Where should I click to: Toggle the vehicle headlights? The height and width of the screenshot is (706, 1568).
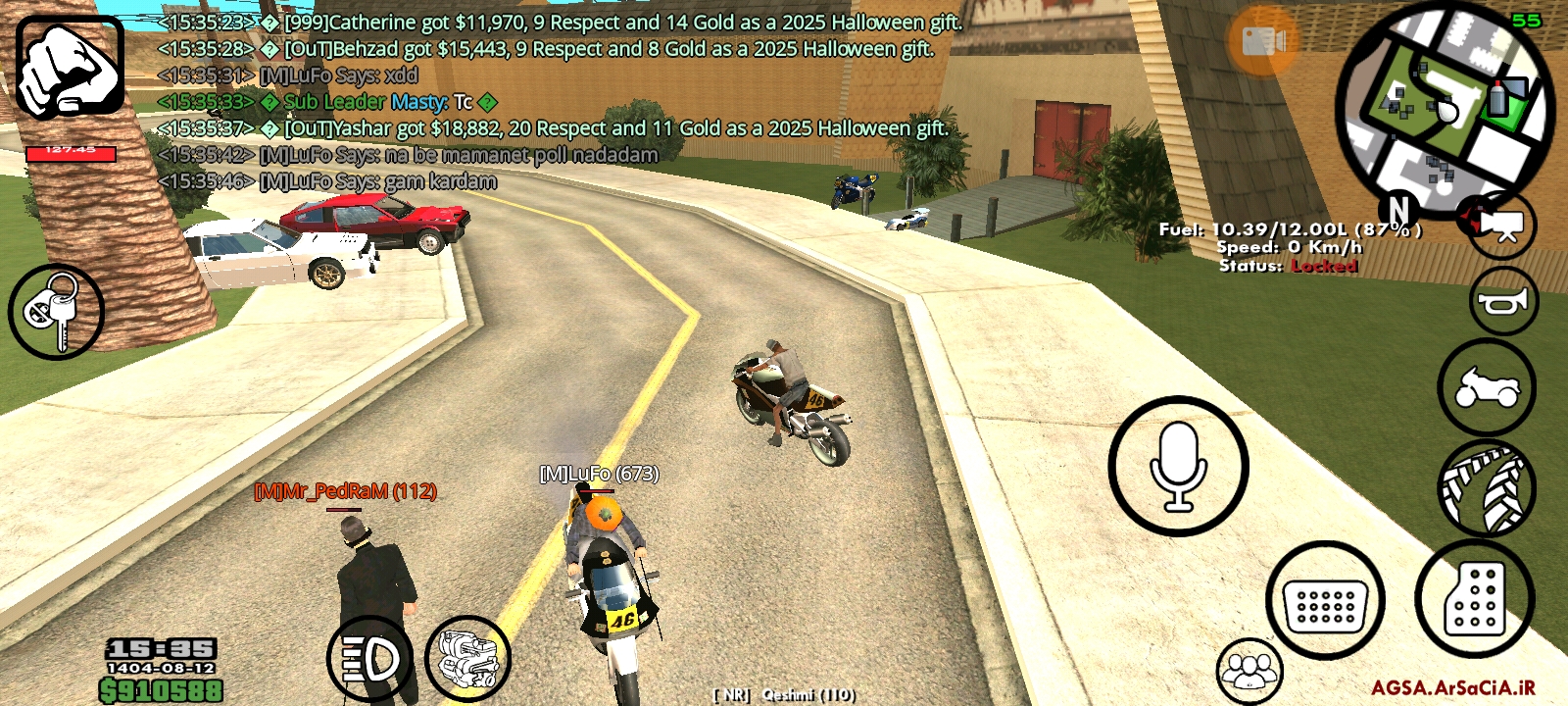click(370, 657)
